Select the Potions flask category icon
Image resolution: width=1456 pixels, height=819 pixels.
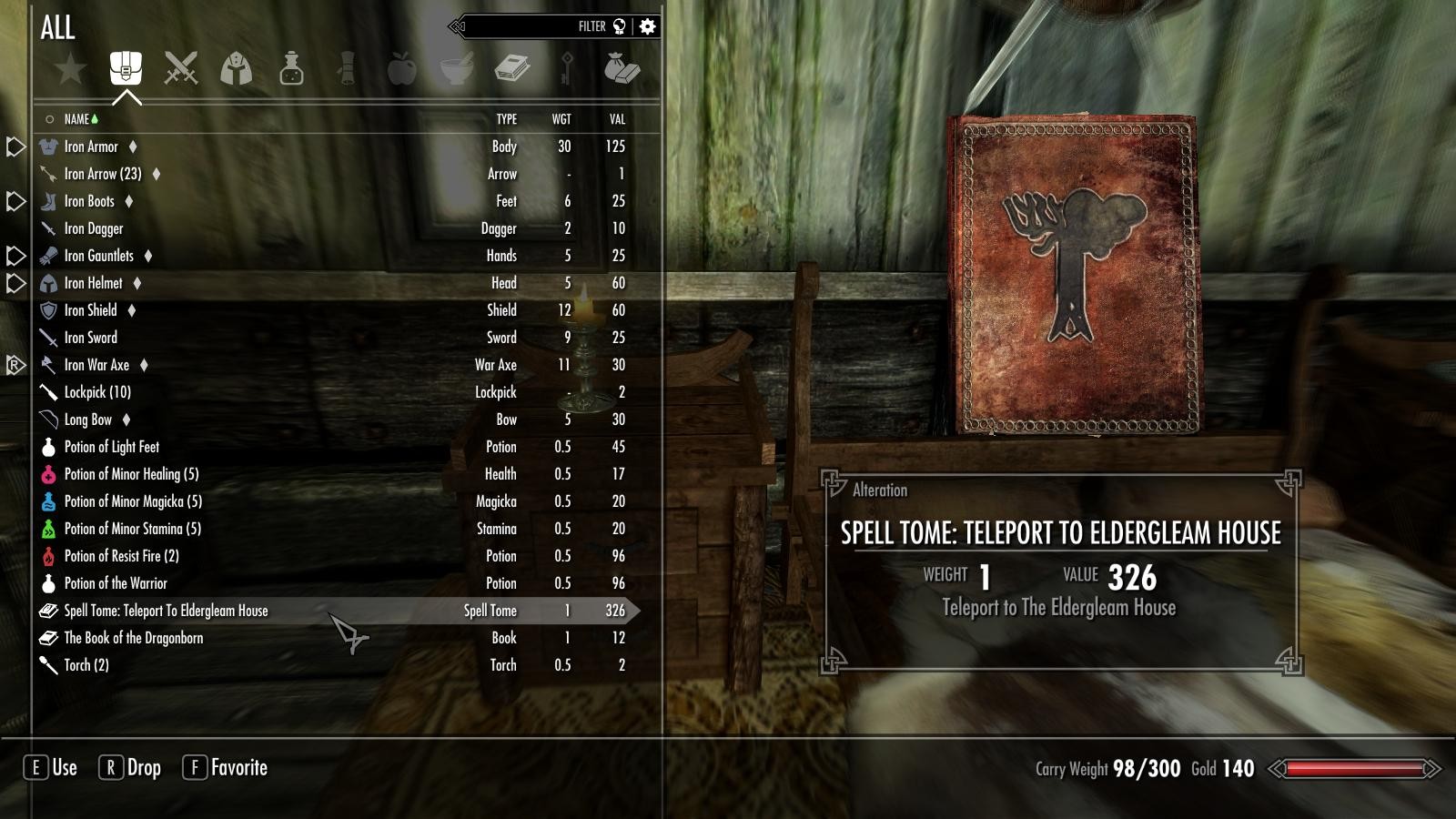pyautogui.click(x=293, y=68)
